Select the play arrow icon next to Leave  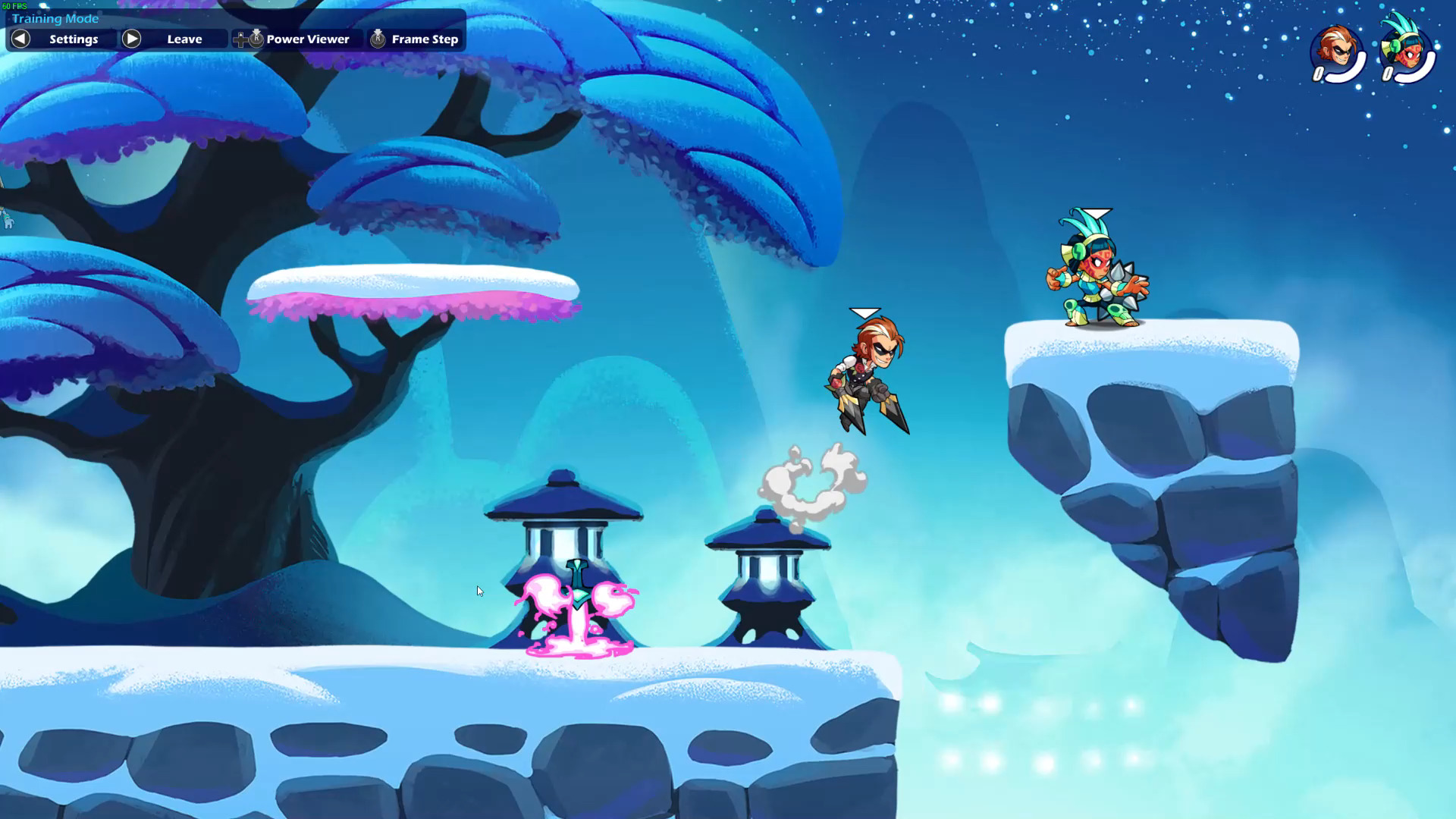(130, 39)
